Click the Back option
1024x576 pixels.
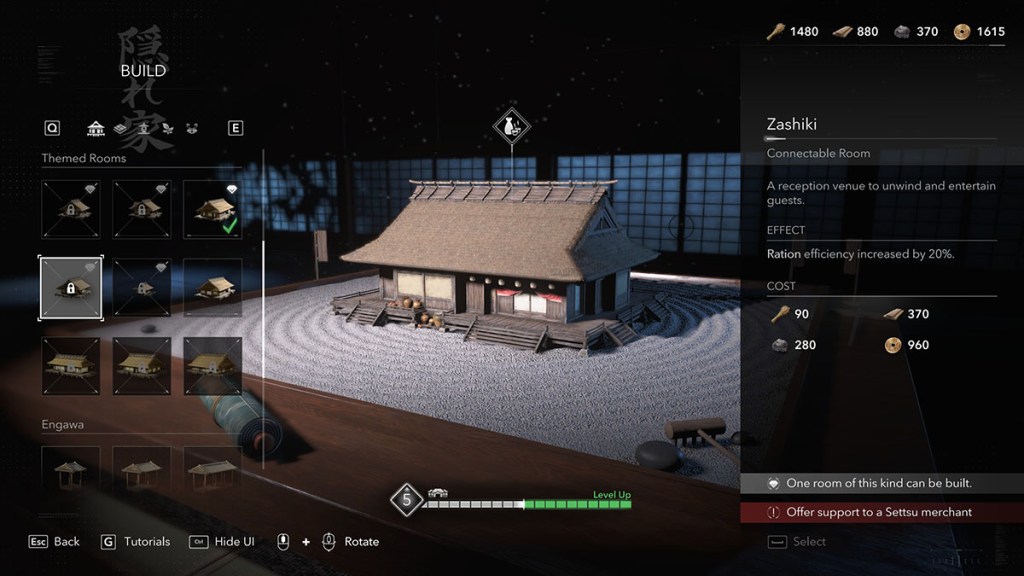pos(55,541)
